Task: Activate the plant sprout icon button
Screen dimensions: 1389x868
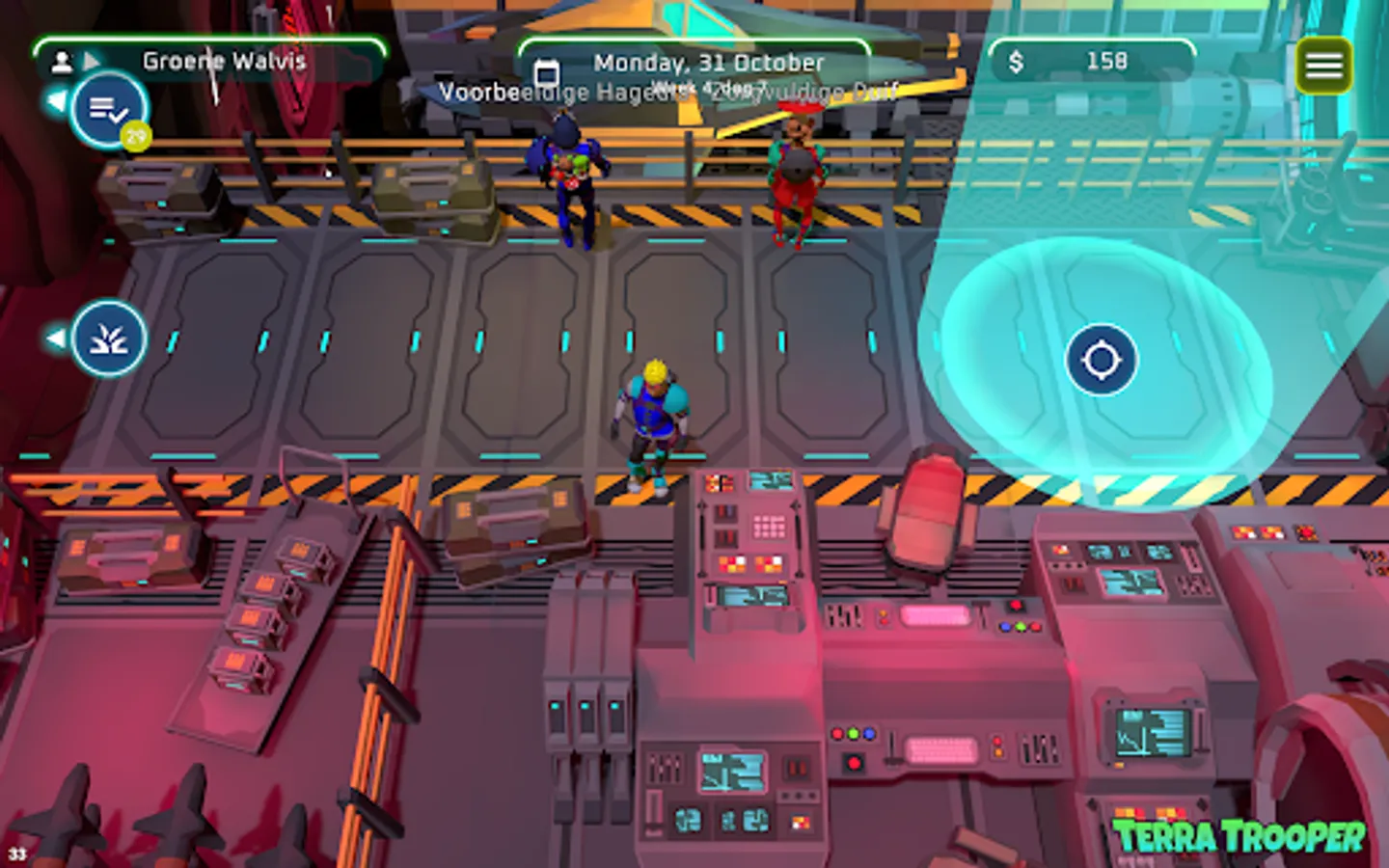Action: [x=109, y=339]
